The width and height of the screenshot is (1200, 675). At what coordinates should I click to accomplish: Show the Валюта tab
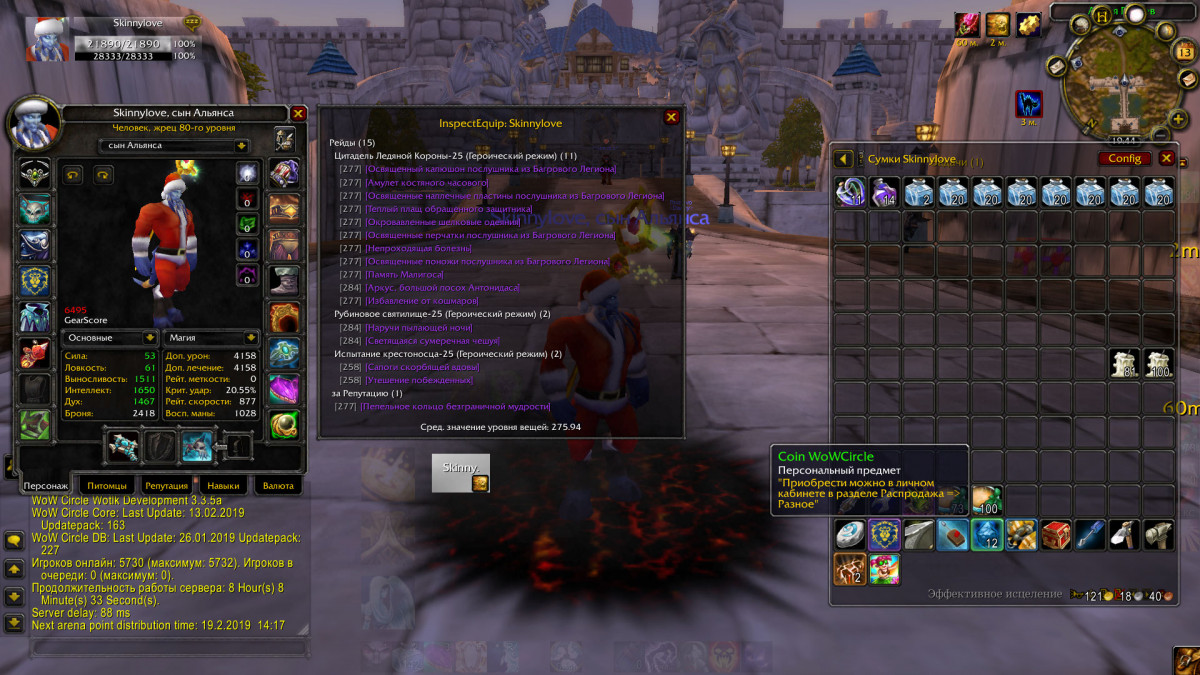pos(278,486)
